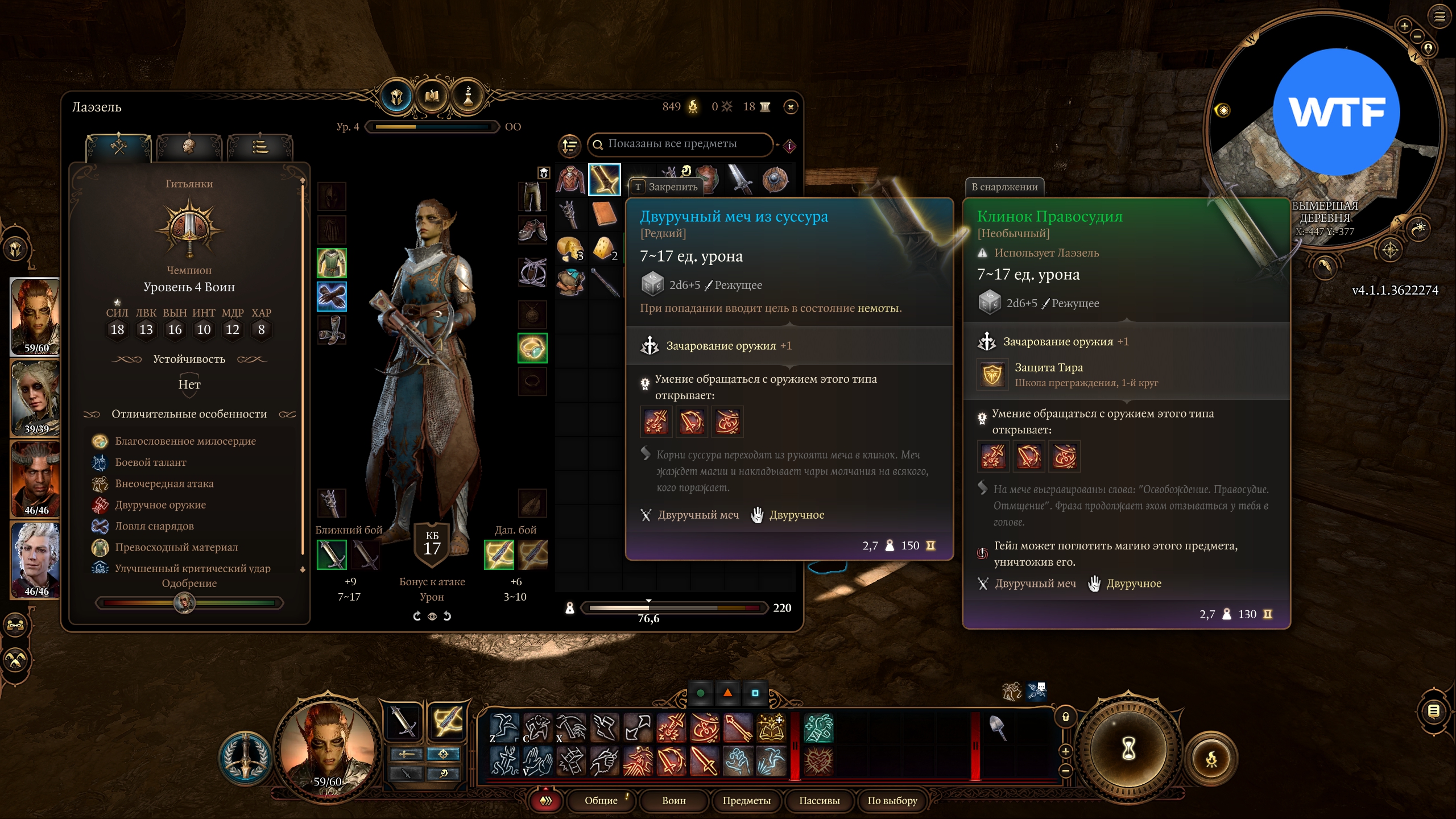This screenshot has height=819, width=1456.
Task: Open the Воин hotbar tab
Action: 673,801
